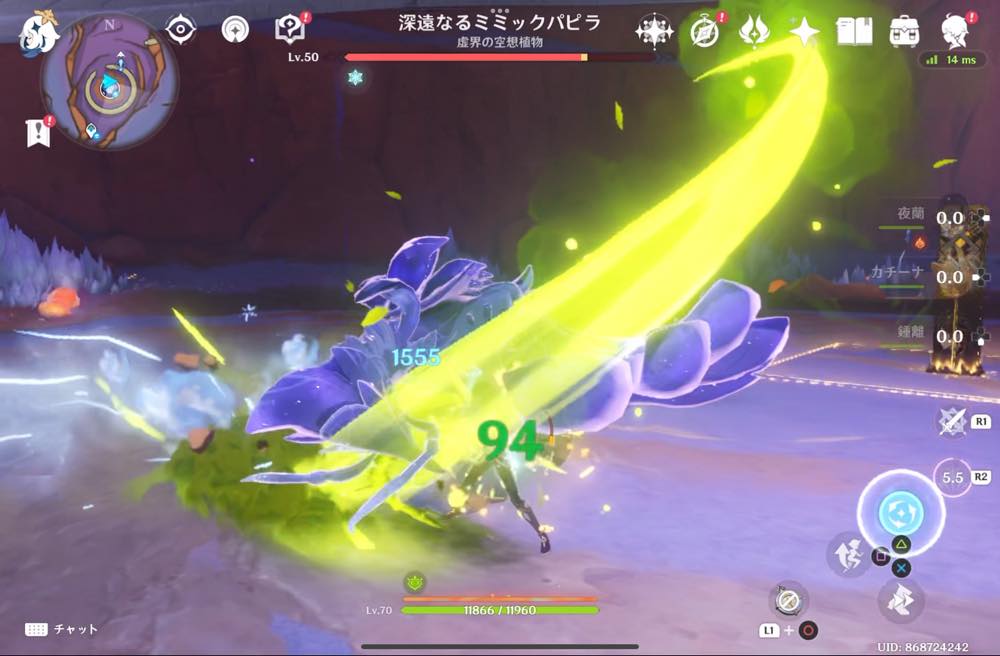Use the compass gadget button
This screenshot has height=656, width=1000.
(x=788, y=600)
